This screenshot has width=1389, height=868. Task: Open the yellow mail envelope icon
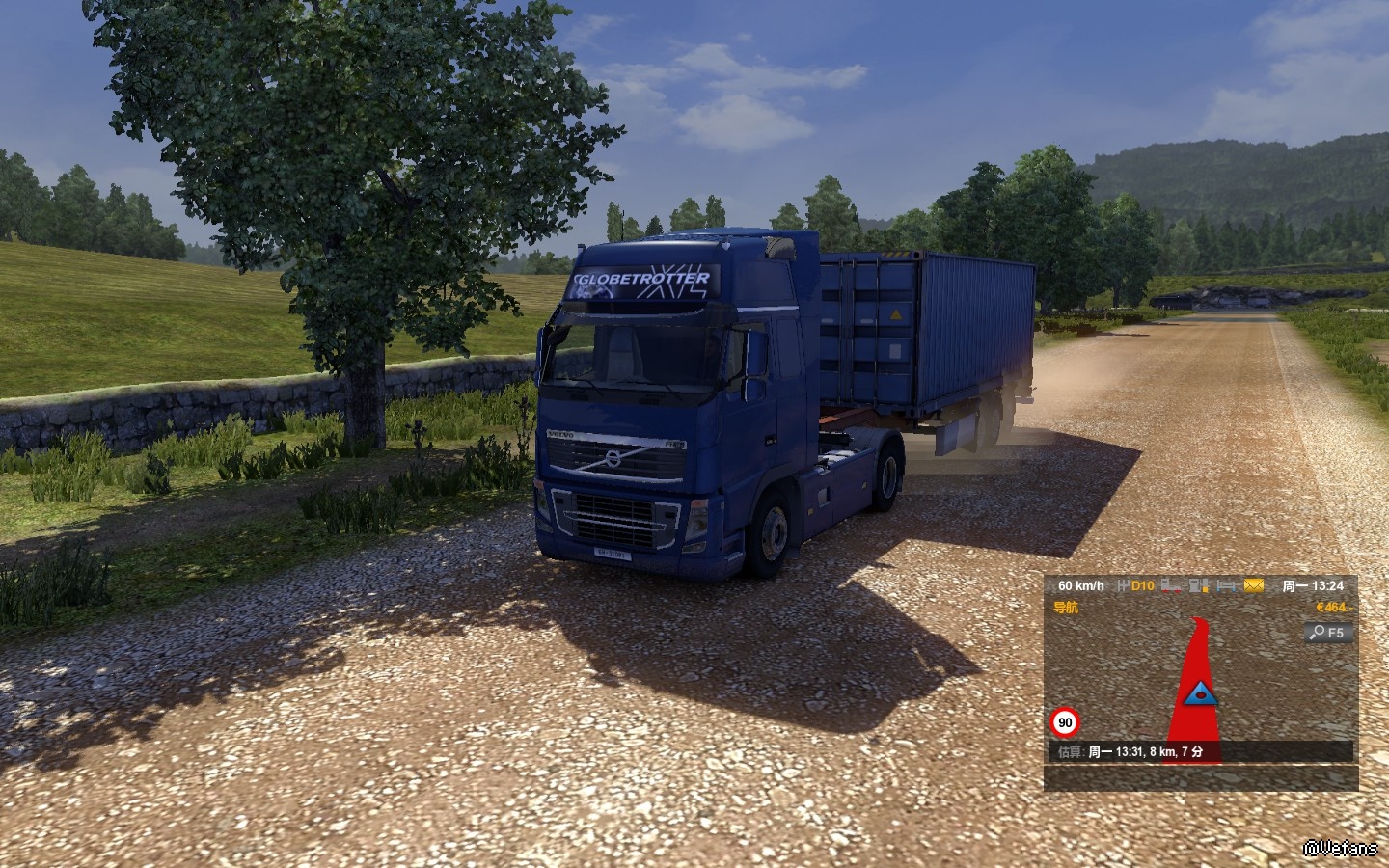point(1253,585)
